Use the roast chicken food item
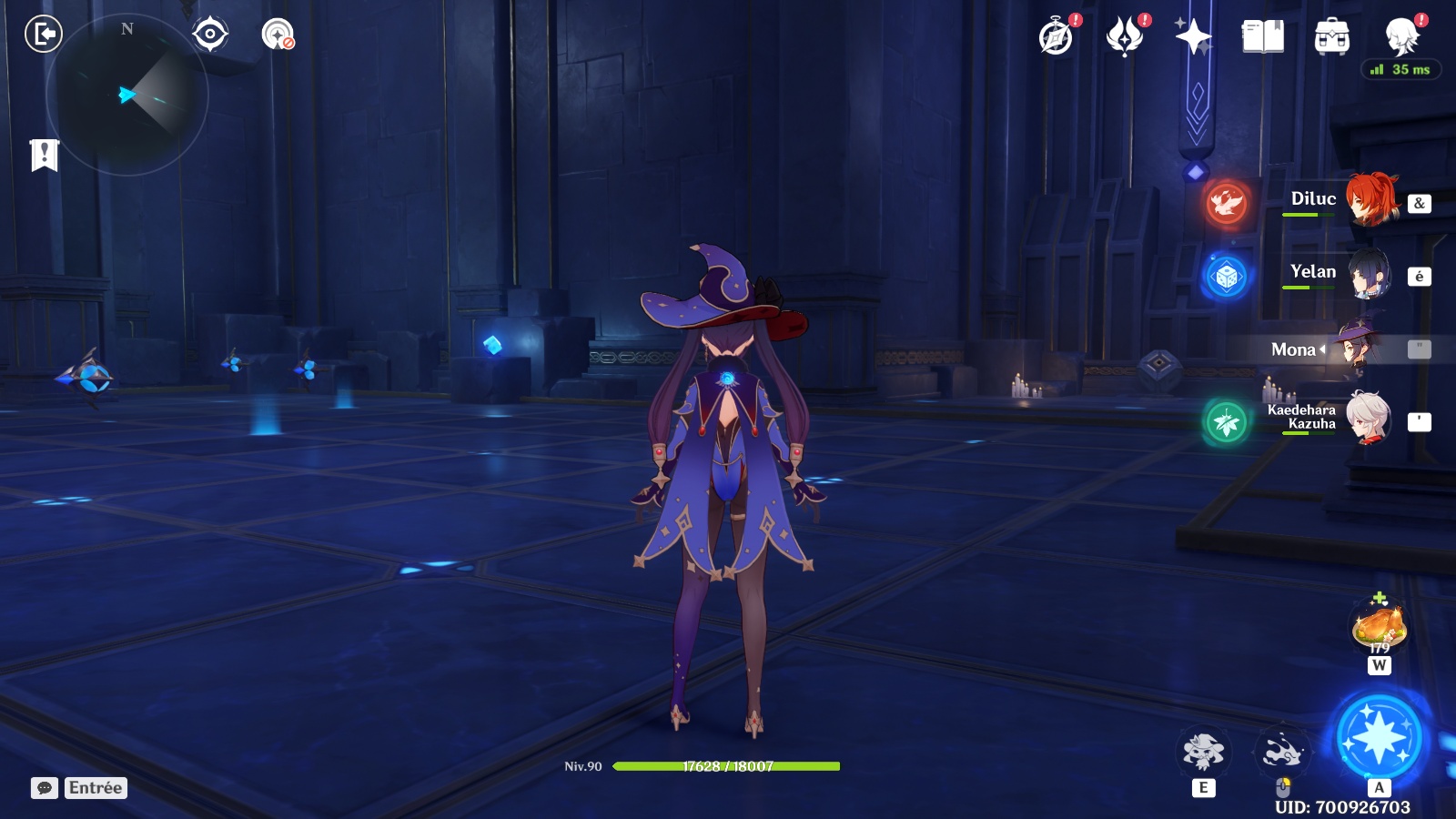The height and width of the screenshot is (819, 1456). click(x=1380, y=626)
